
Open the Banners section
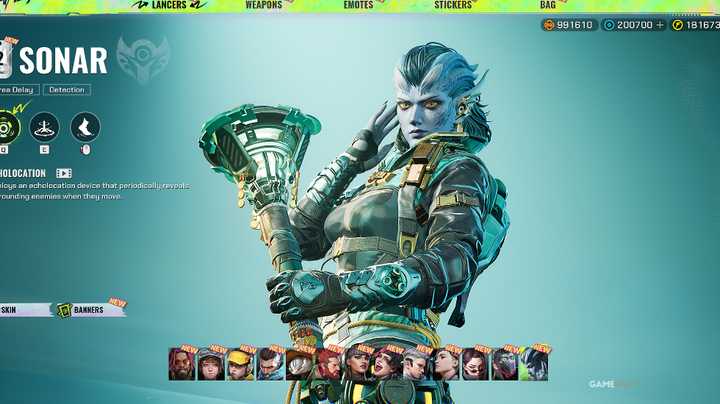(x=89, y=310)
